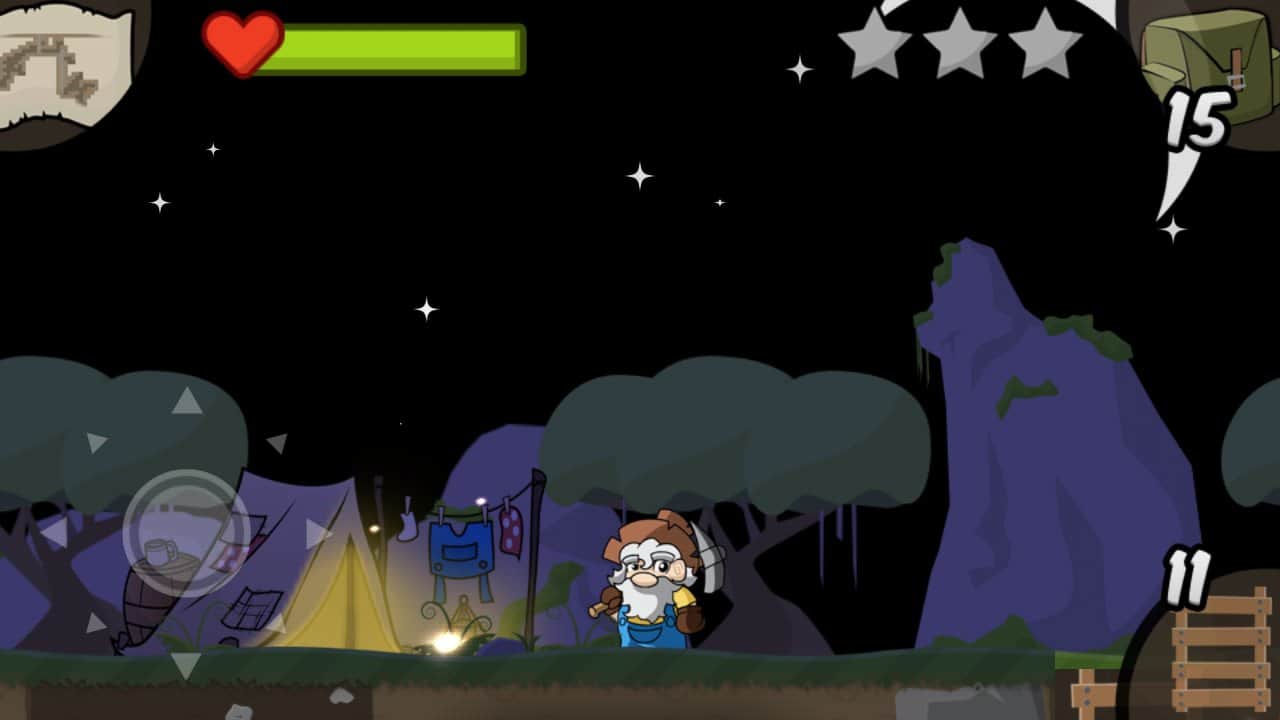1280x720 pixels.
Task: Click the middle star rating icon
Action: pos(957,42)
